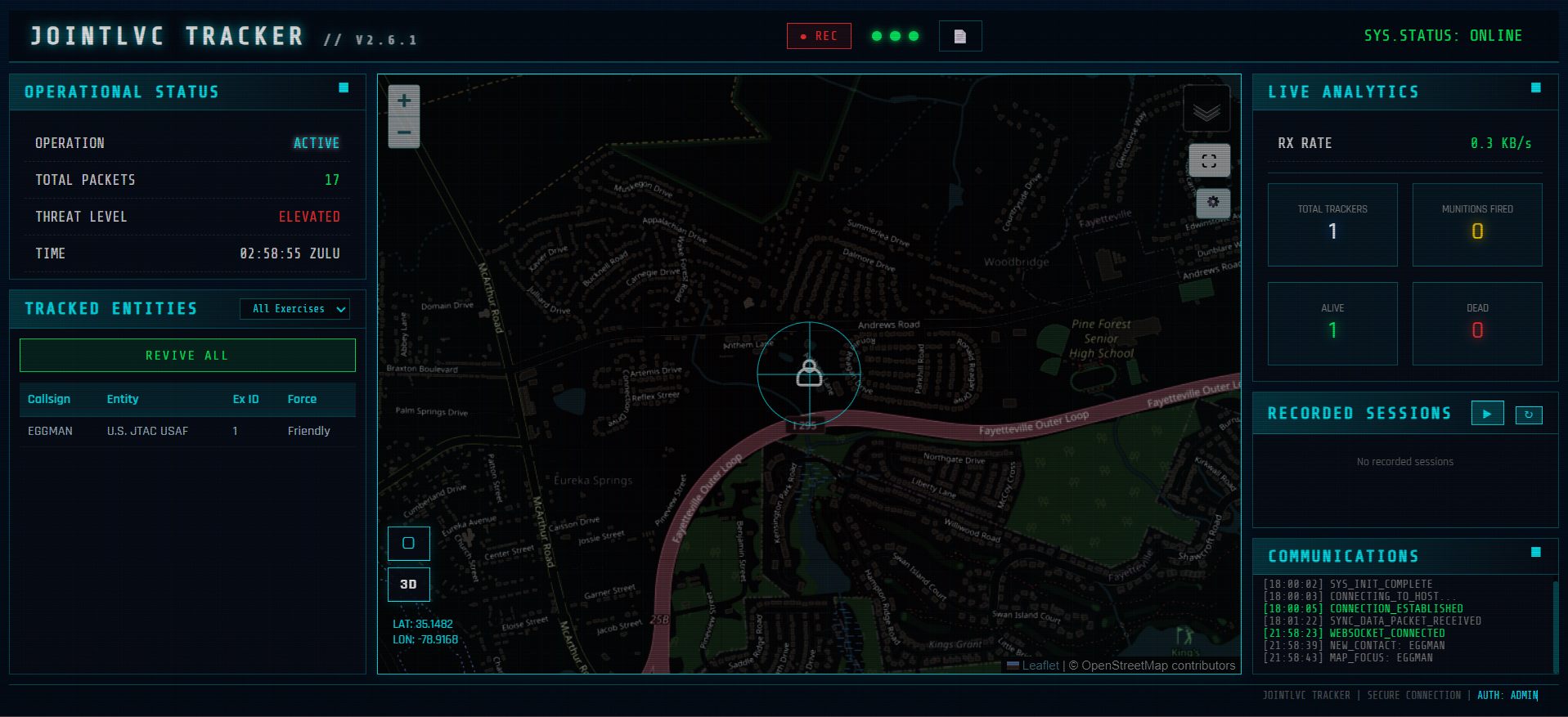This screenshot has width=1568, height=717.
Task: Zoom in with the map plus icon
Action: (403, 100)
